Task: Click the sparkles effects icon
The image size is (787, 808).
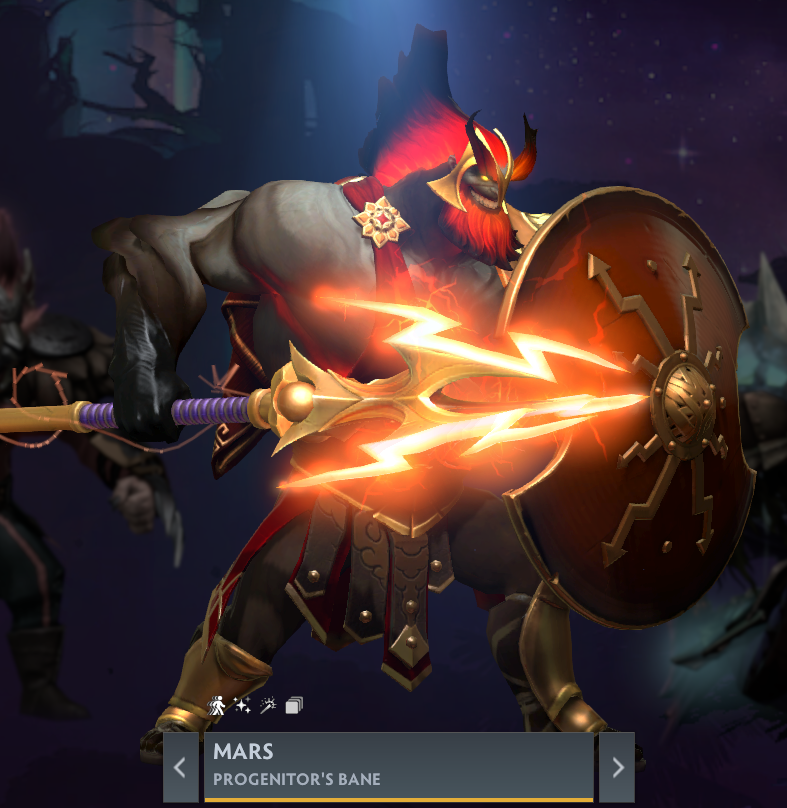Action: point(243,706)
